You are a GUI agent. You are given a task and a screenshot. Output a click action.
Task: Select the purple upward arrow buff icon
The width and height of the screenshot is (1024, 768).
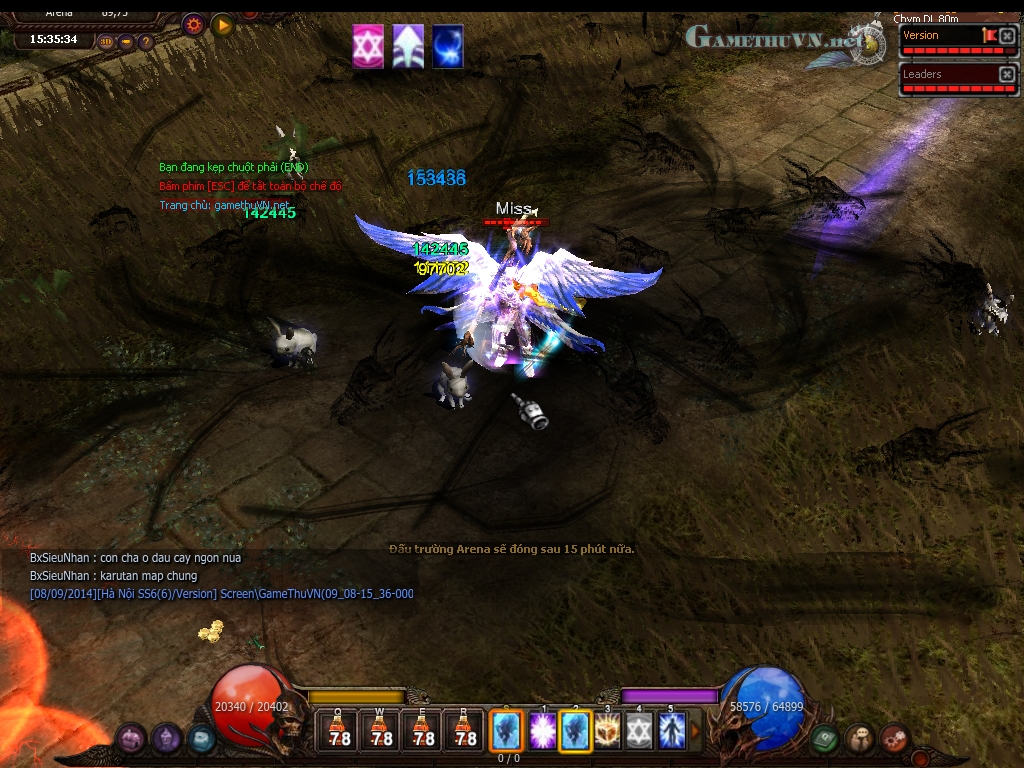point(408,47)
